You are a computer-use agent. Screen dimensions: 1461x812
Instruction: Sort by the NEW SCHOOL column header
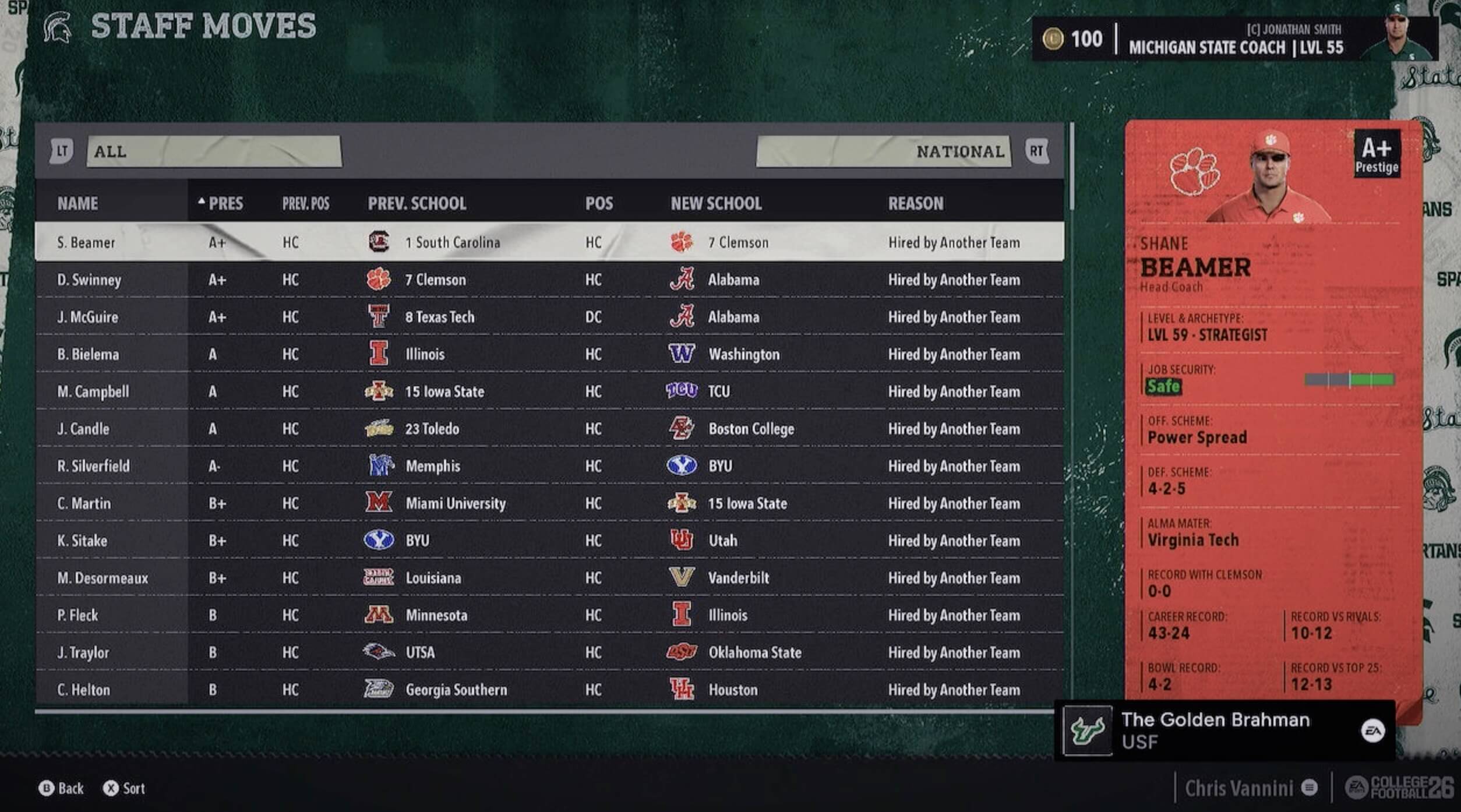click(716, 203)
